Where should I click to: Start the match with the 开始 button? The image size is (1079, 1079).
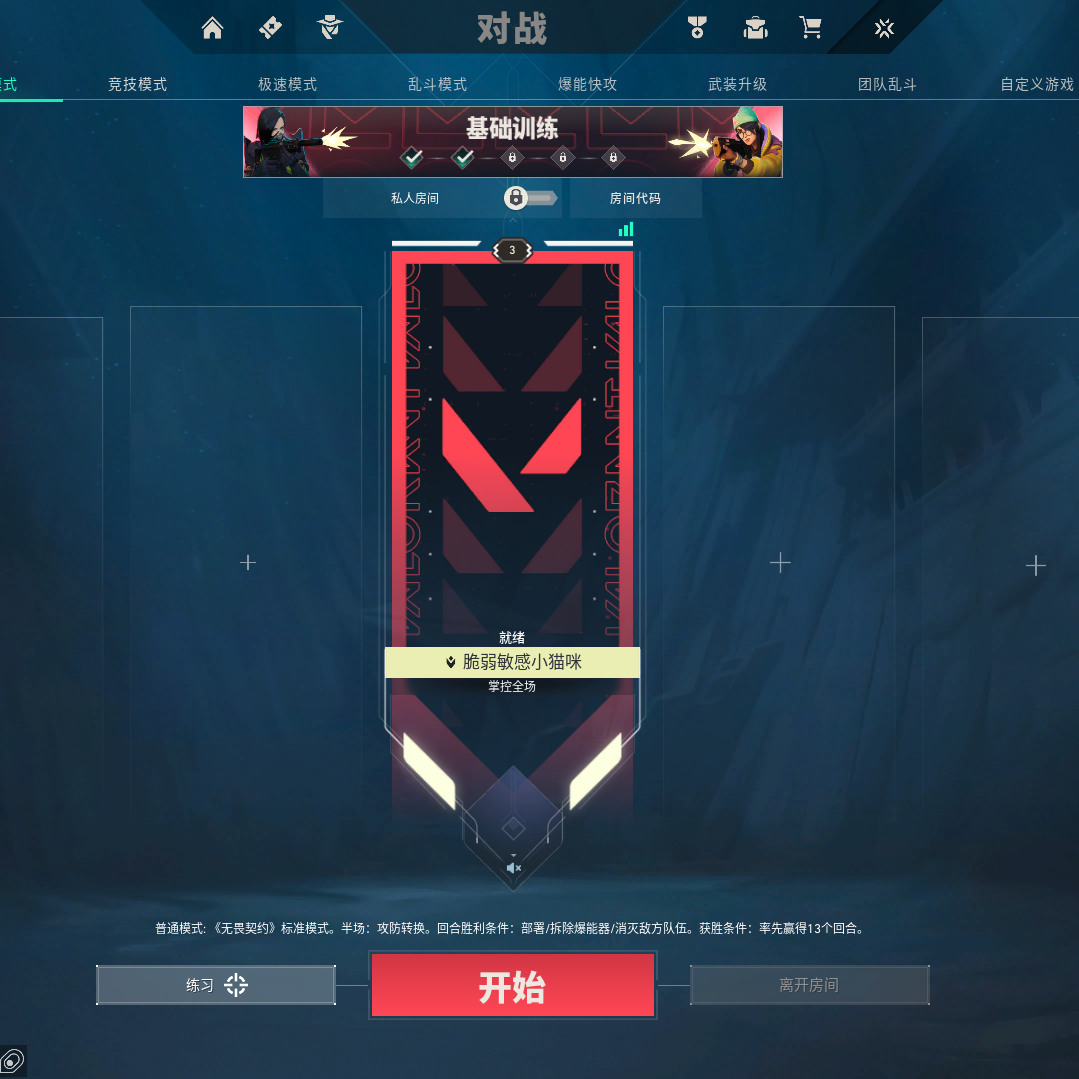(512, 986)
